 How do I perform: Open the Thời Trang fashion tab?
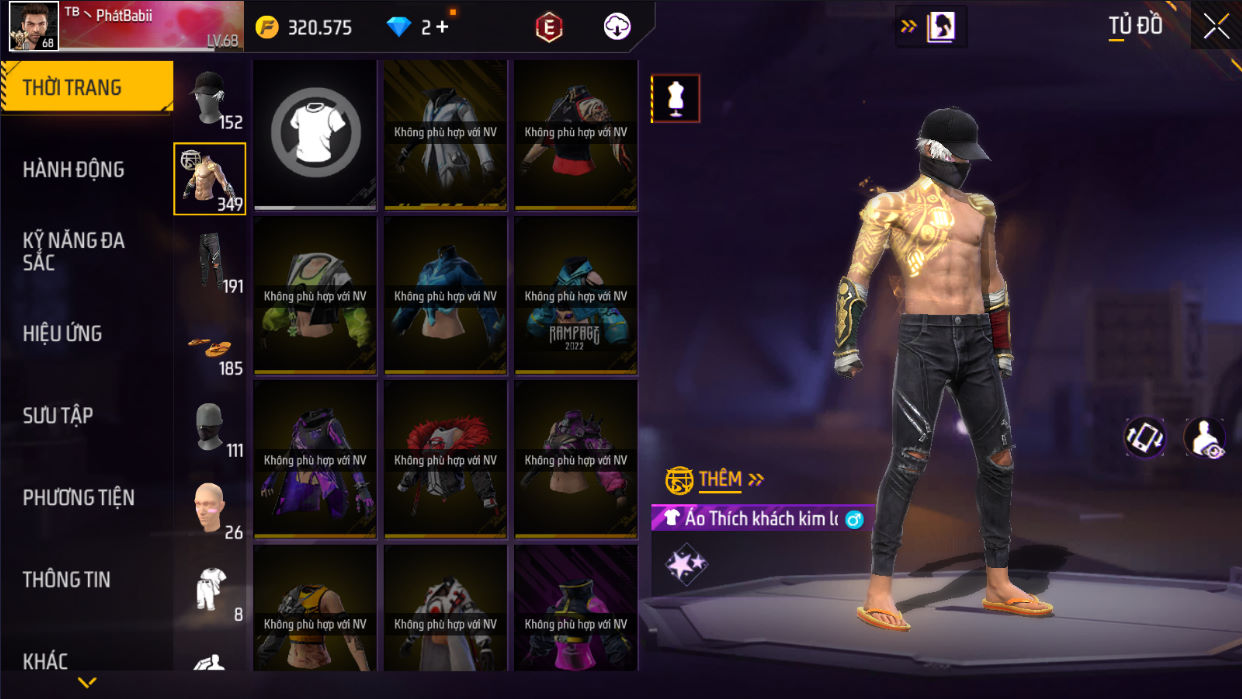point(86,88)
